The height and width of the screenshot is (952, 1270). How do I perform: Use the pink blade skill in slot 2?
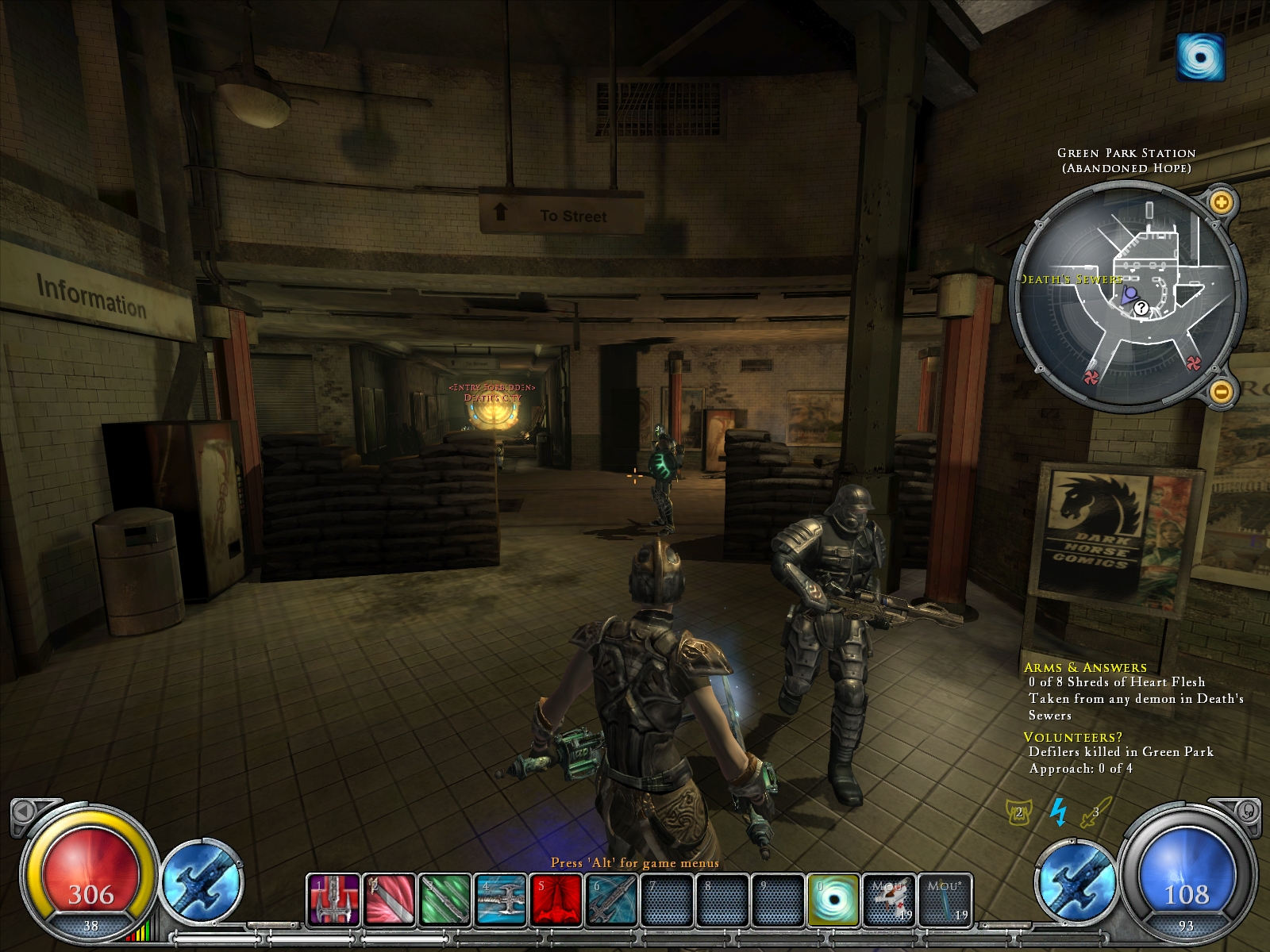point(390,900)
